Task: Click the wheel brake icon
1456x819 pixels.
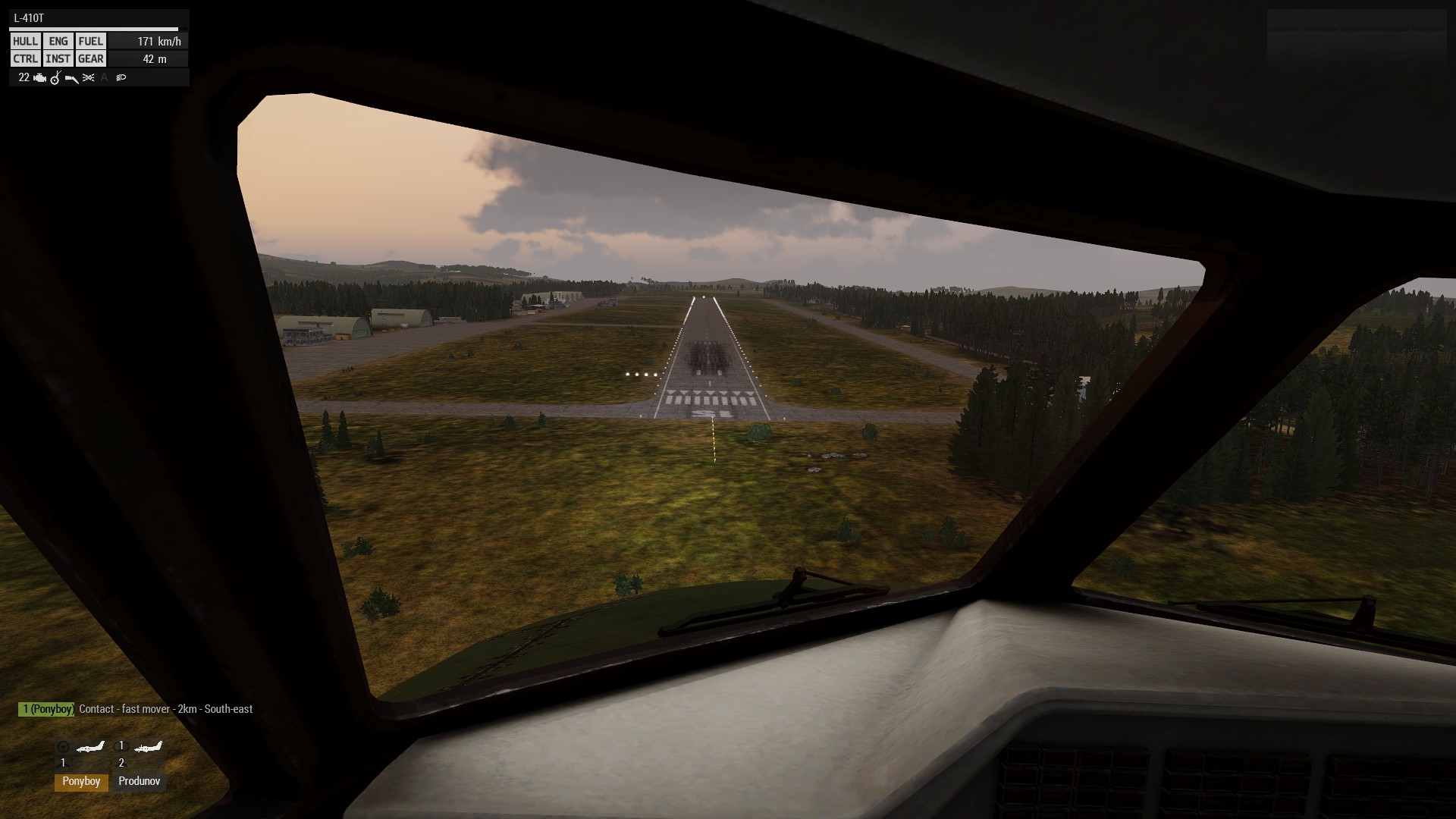Action: 55,78
